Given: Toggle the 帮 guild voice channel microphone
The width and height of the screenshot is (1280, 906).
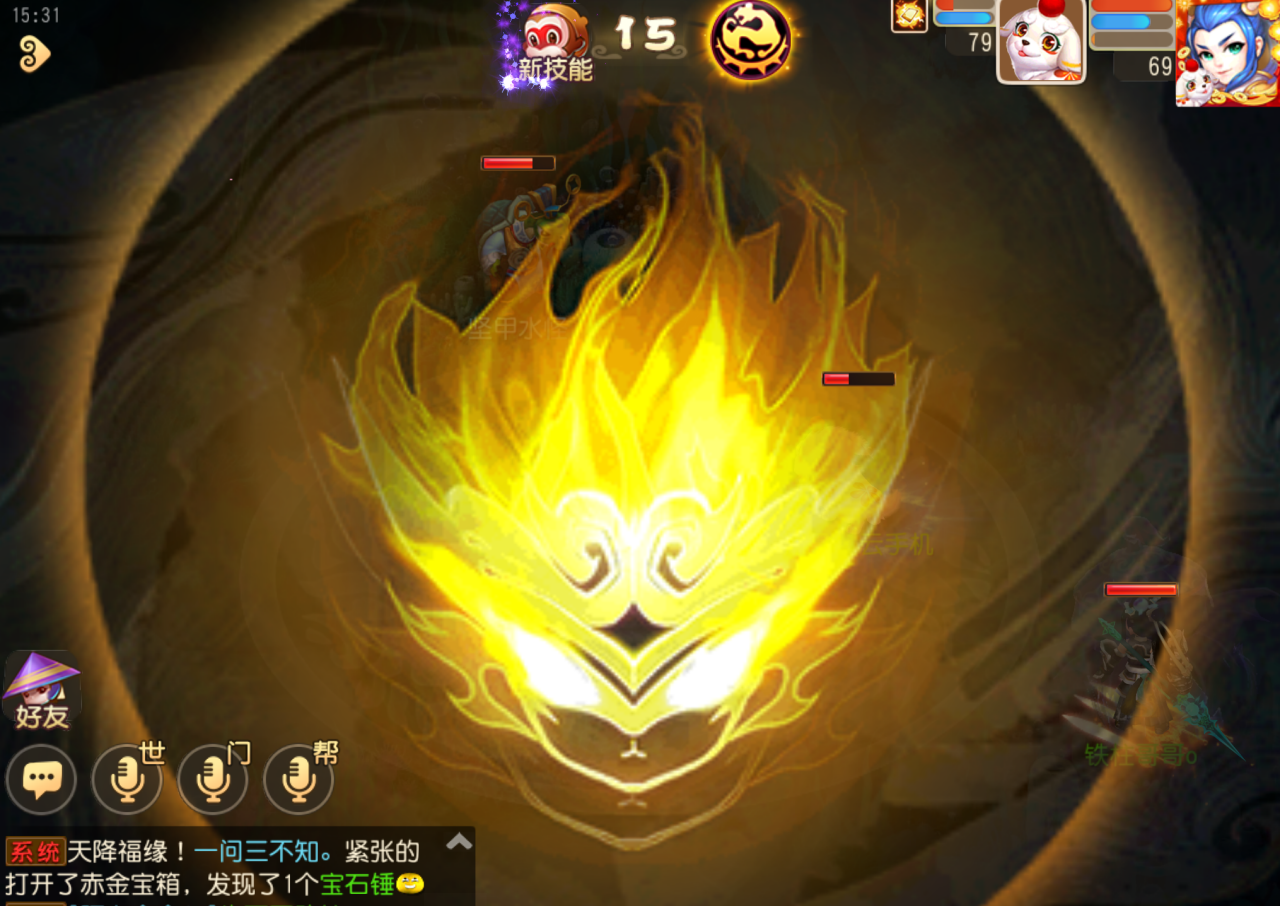Looking at the screenshot, I should [296, 779].
